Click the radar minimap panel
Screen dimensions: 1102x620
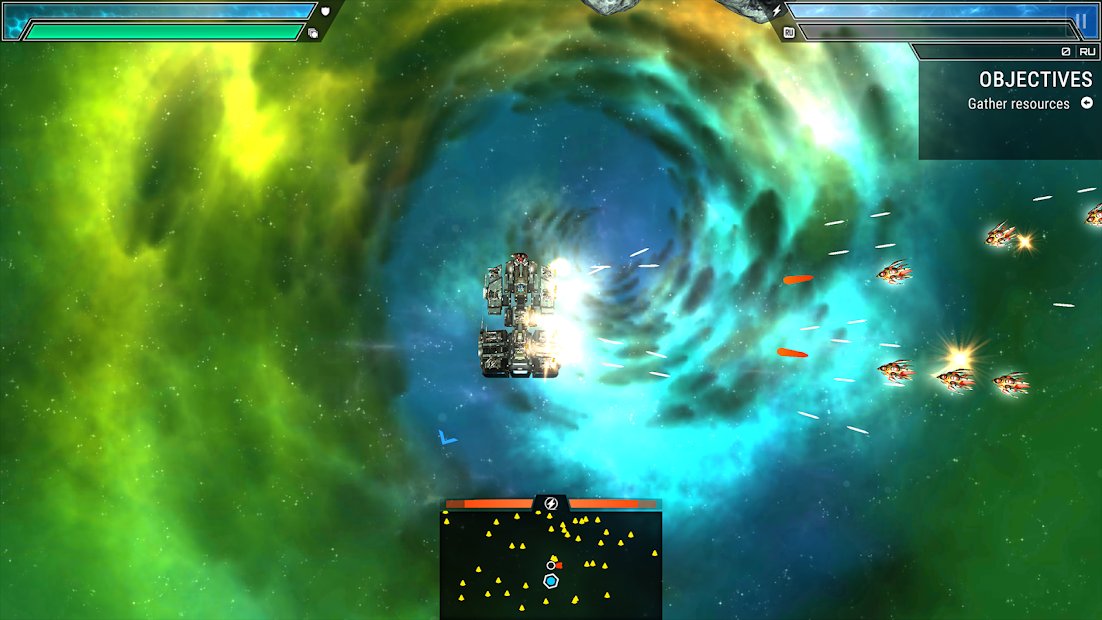550,565
